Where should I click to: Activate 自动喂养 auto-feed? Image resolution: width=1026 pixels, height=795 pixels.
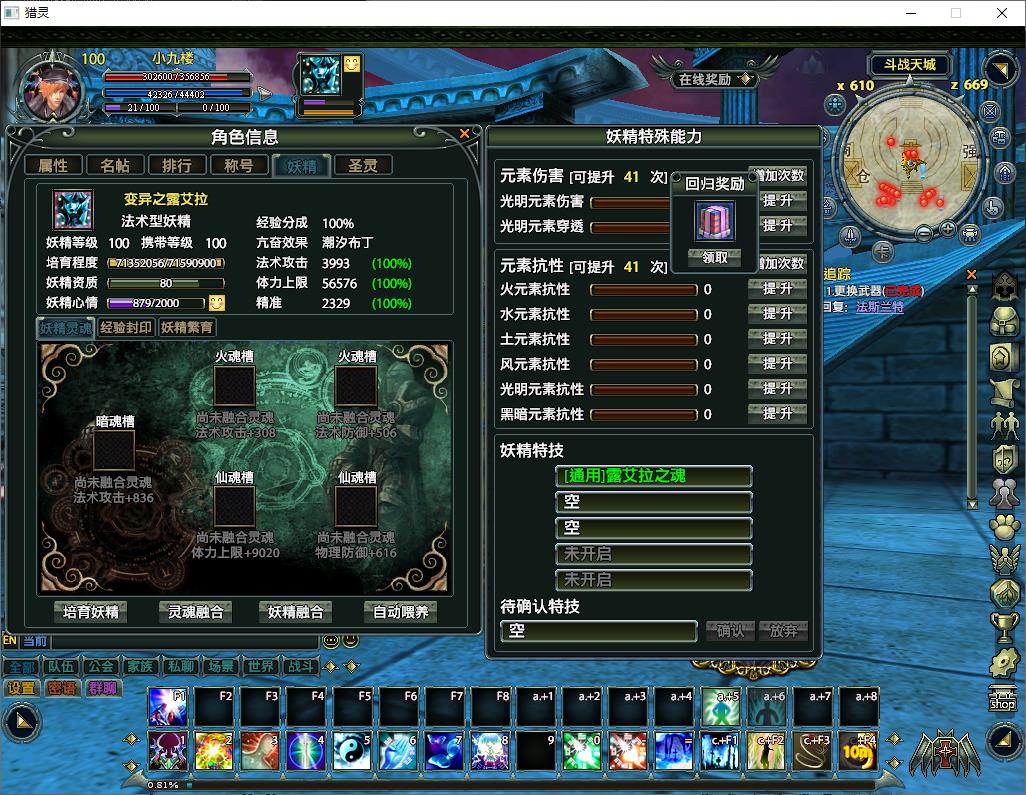400,612
